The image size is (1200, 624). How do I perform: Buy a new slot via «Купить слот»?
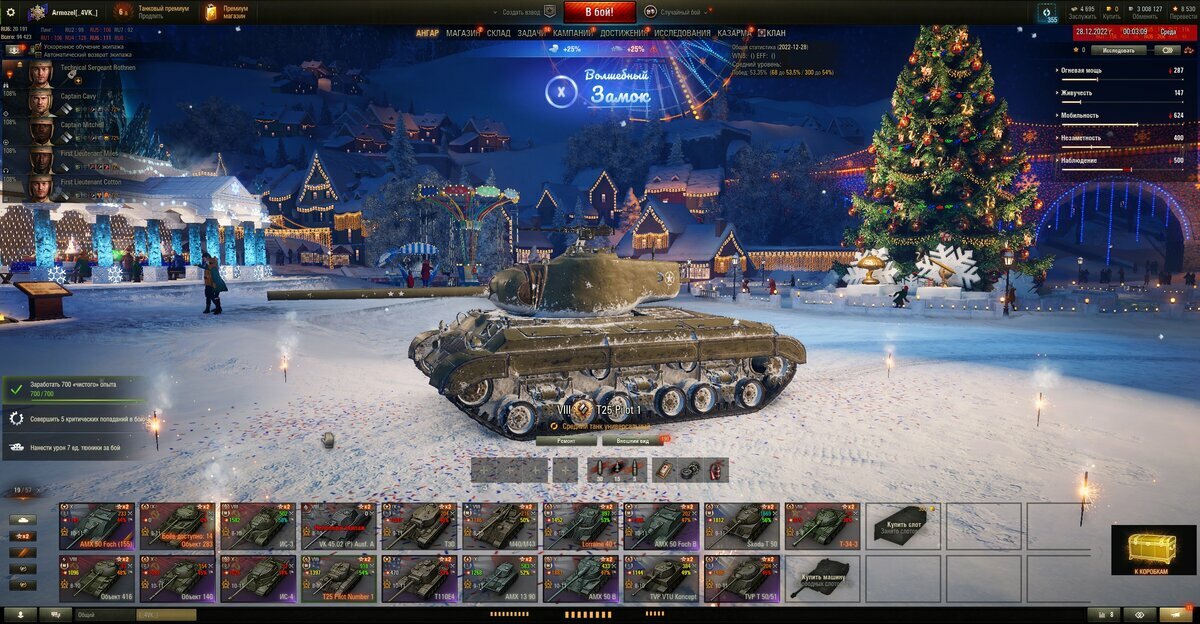903,526
